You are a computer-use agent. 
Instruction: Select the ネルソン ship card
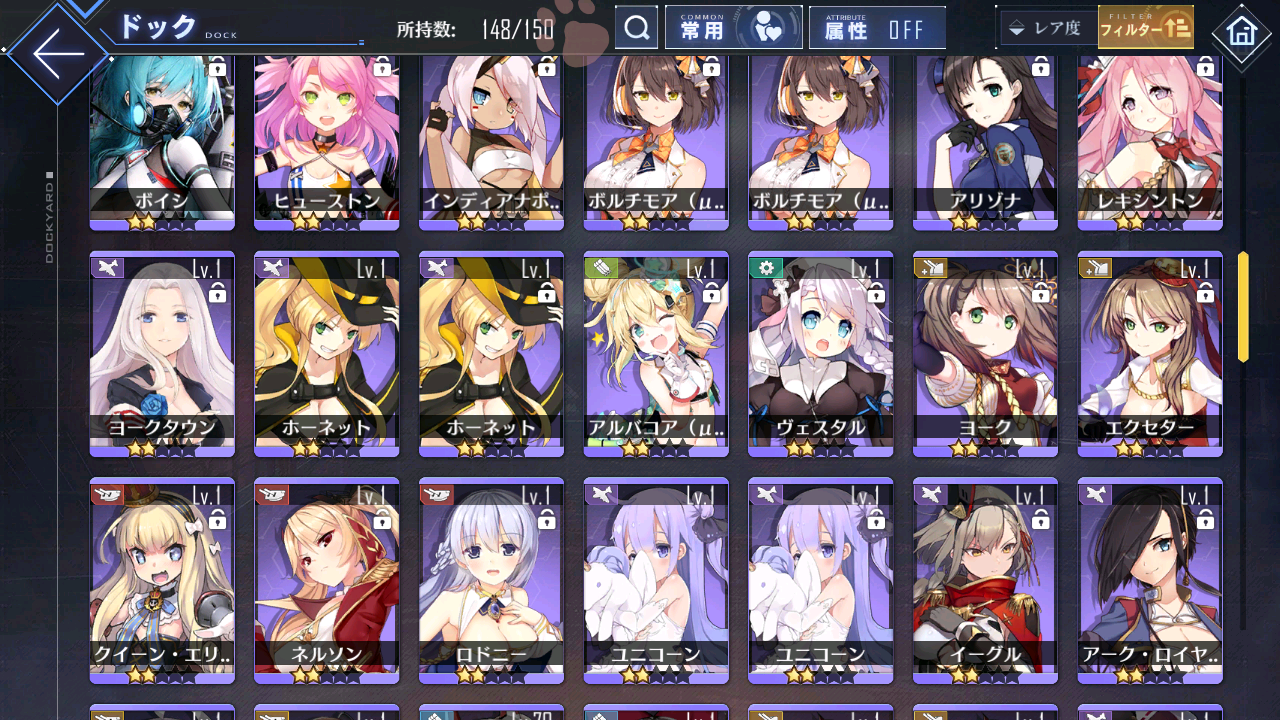pyautogui.click(x=326, y=578)
